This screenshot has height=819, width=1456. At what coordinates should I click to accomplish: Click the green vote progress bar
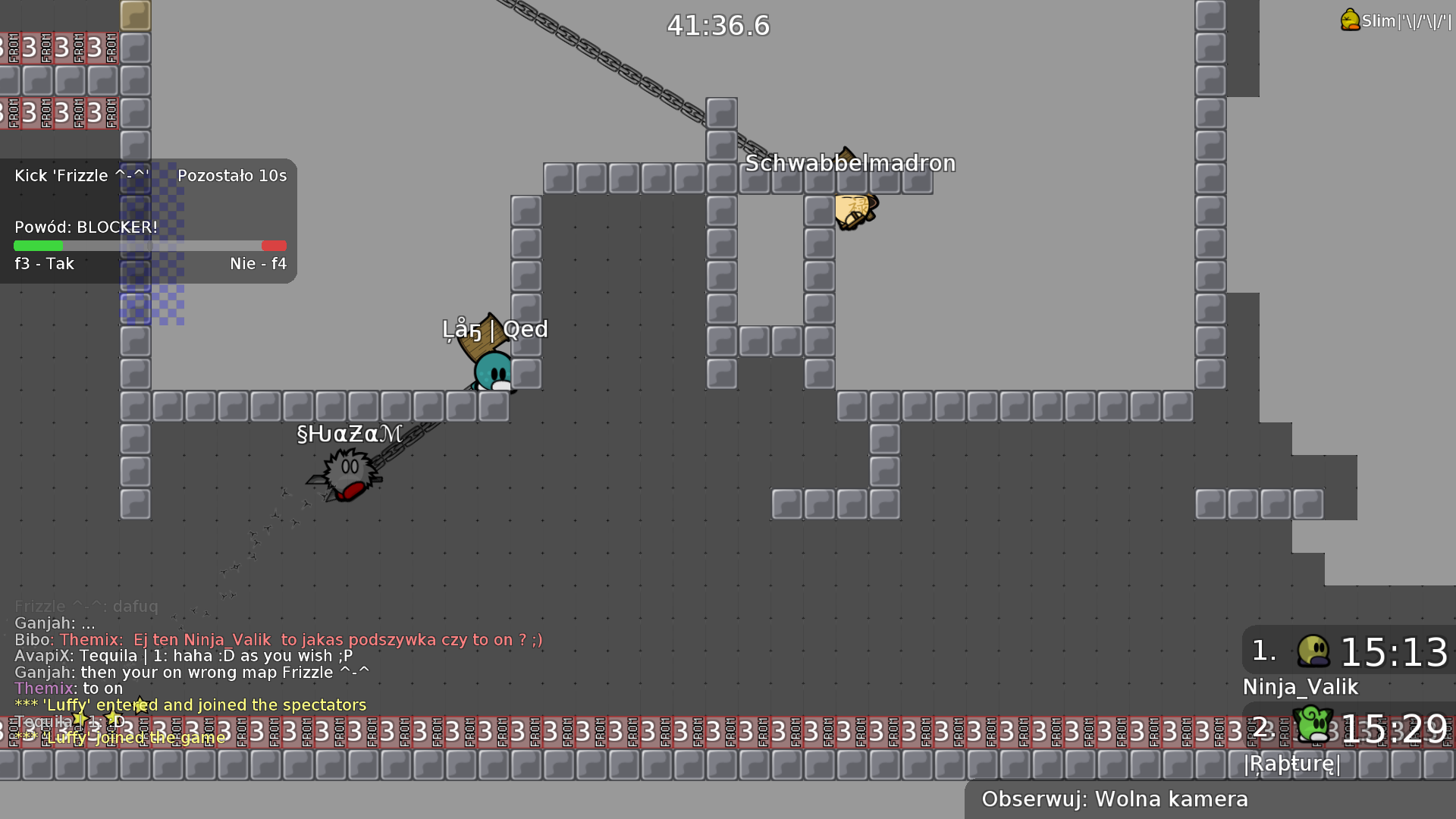click(38, 246)
